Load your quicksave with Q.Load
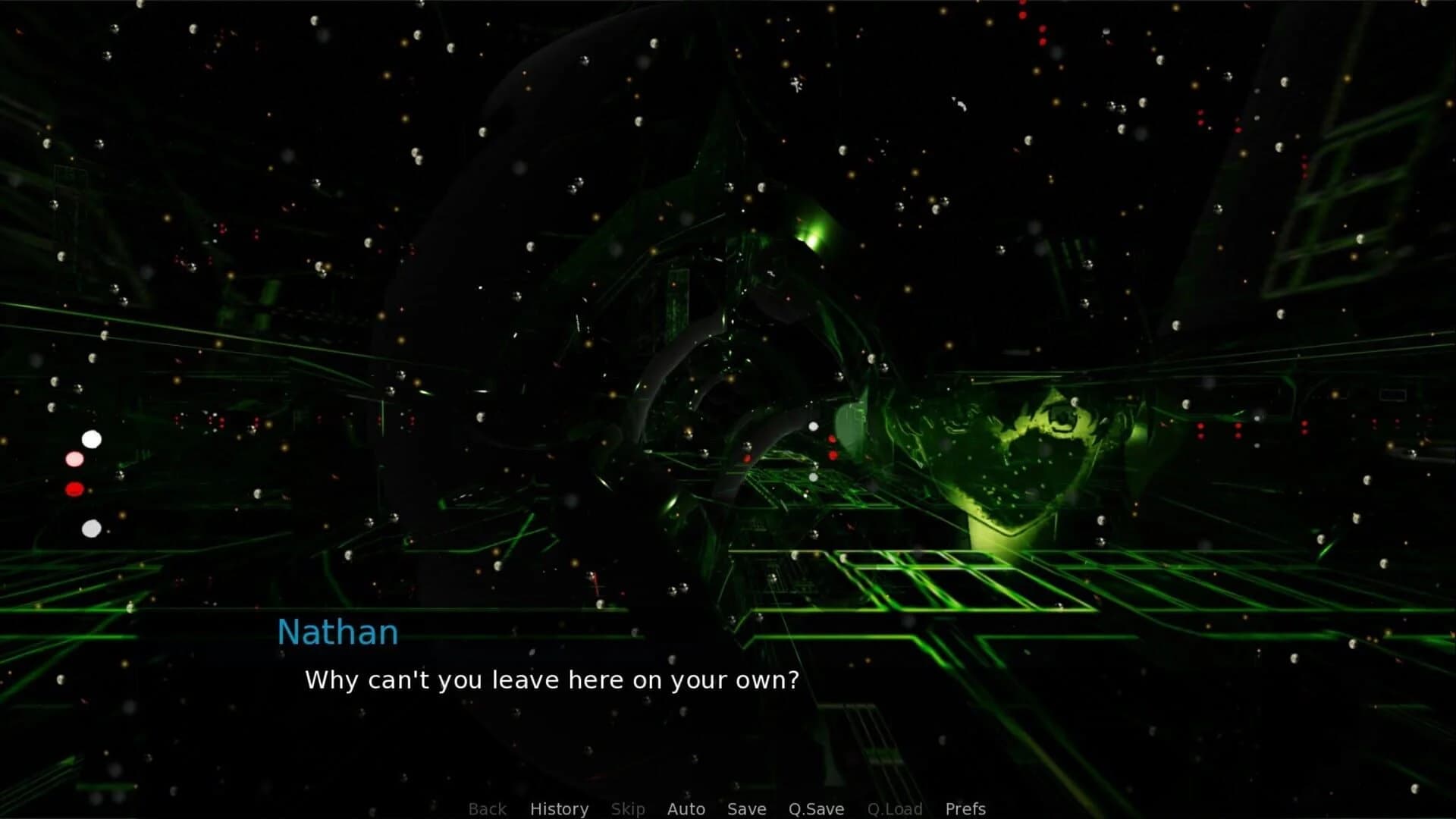Viewport: 1456px width, 819px height. click(895, 808)
